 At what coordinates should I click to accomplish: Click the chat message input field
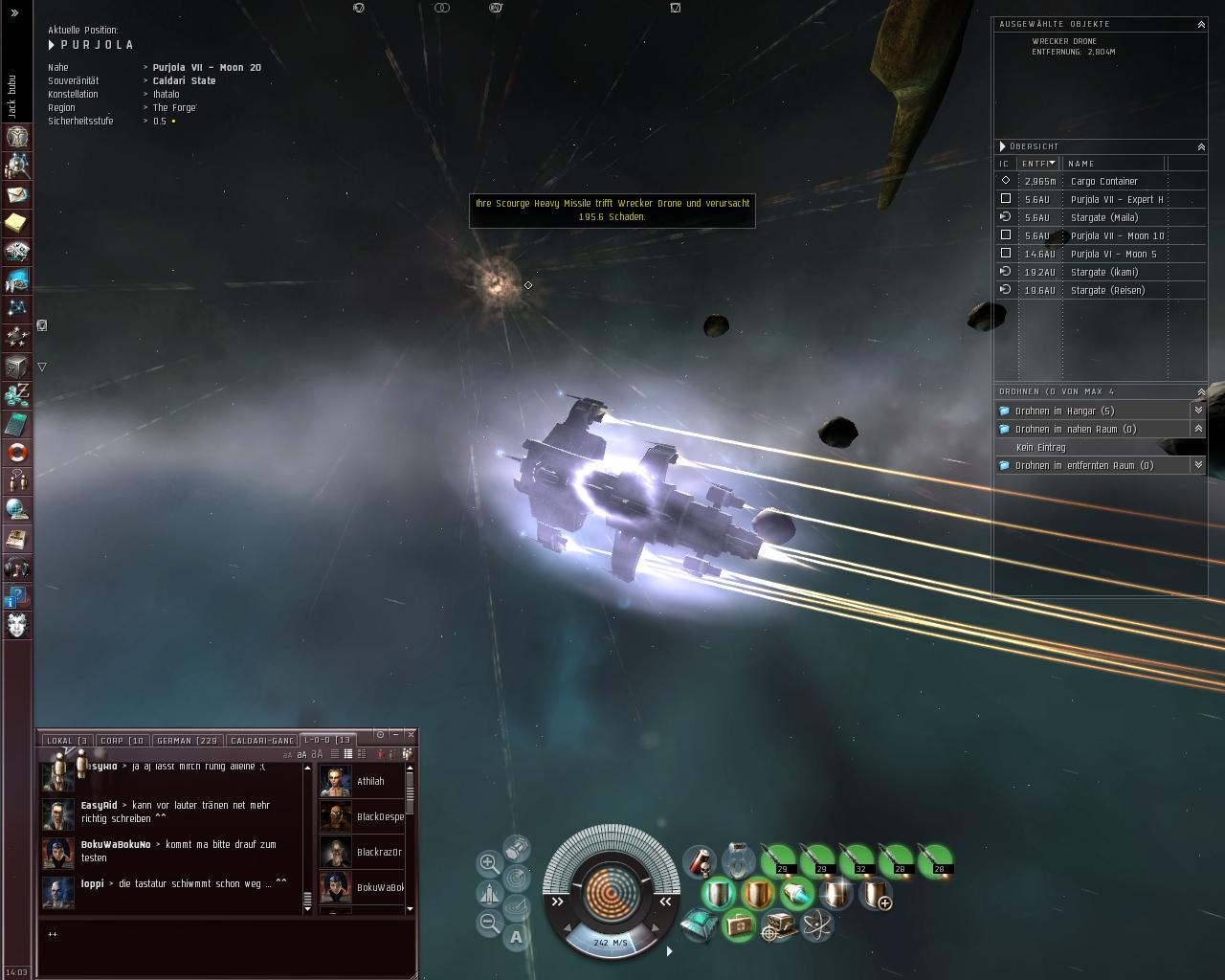pyautogui.click(x=226, y=943)
